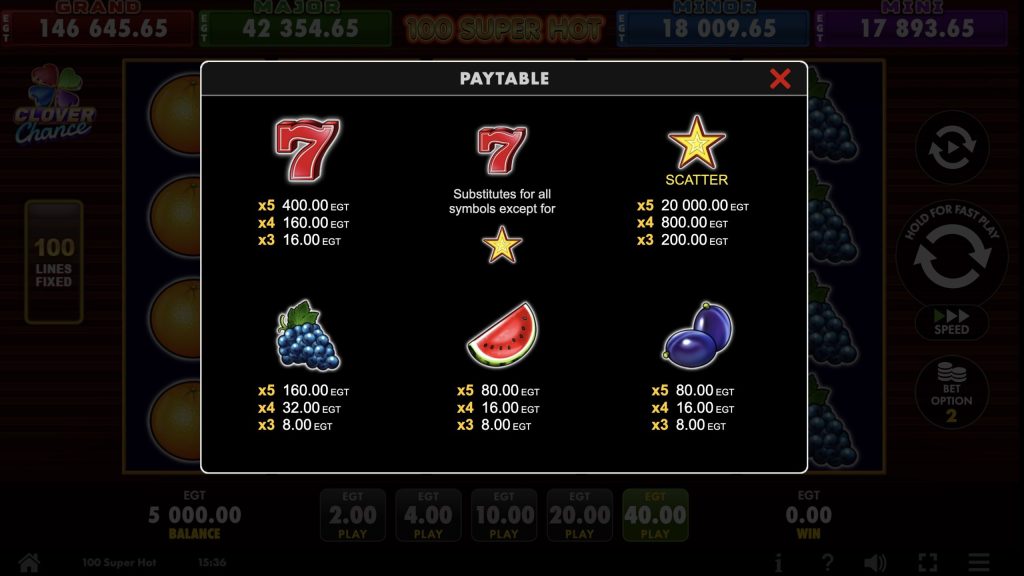Image resolution: width=1024 pixels, height=576 pixels.
Task: Open the Bet Option selector
Action: [x=952, y=394]
